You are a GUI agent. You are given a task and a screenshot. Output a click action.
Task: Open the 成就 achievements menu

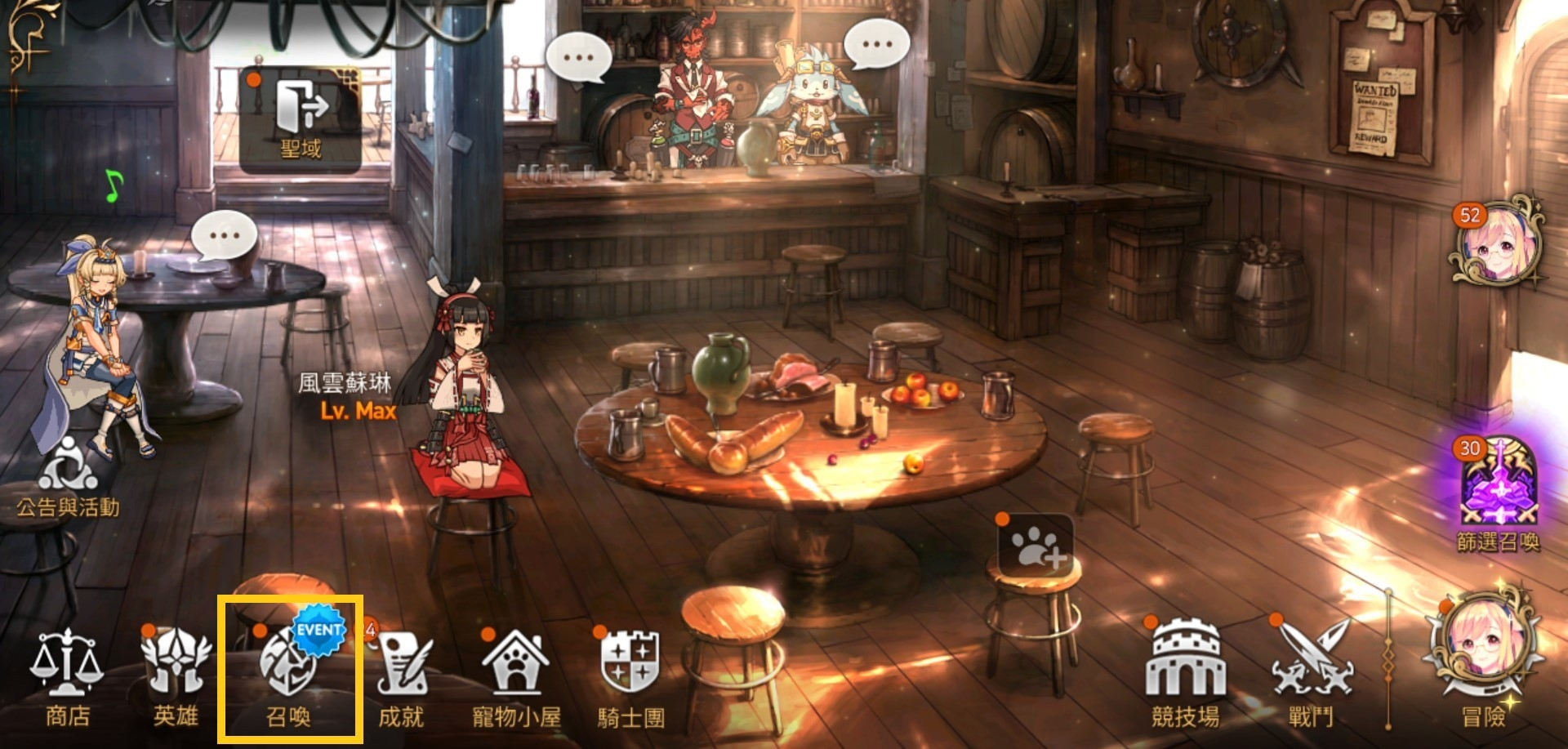402,678
